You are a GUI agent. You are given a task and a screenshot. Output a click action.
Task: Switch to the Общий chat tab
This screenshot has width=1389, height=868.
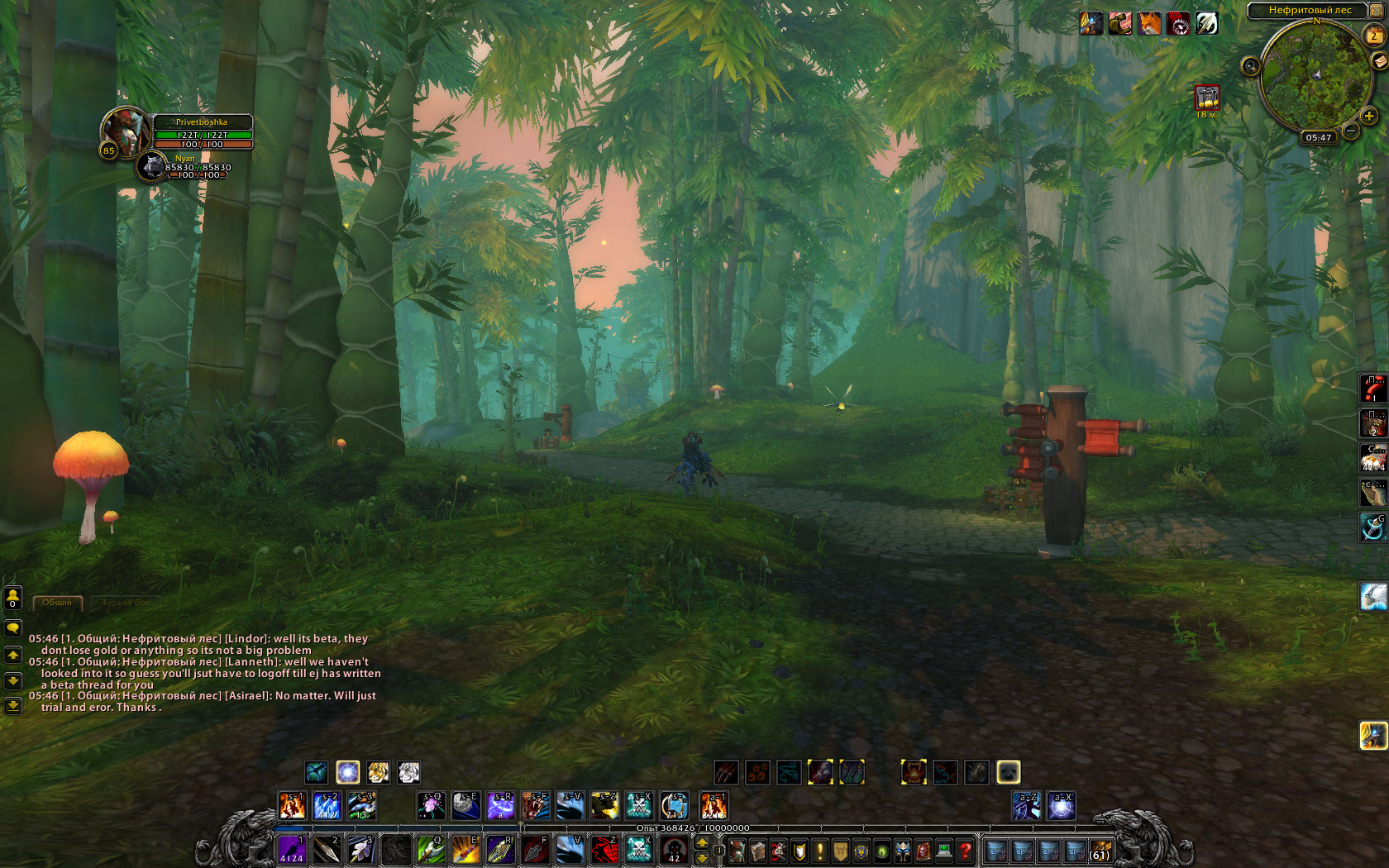click(x=57, y=603)
